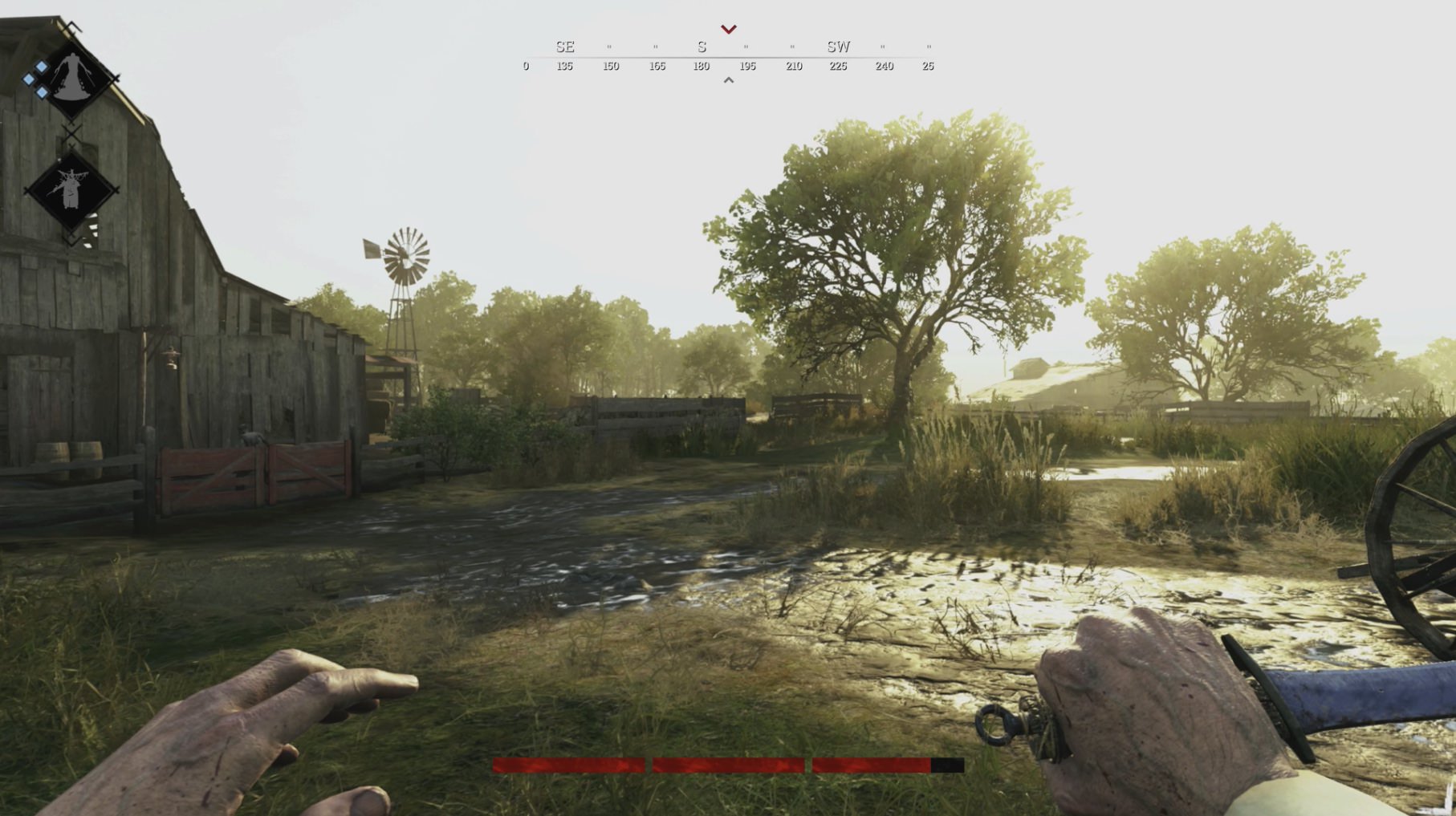1456x816 pixels.
Task: Select the SW marker on the compass
Action: pos(838,47)
